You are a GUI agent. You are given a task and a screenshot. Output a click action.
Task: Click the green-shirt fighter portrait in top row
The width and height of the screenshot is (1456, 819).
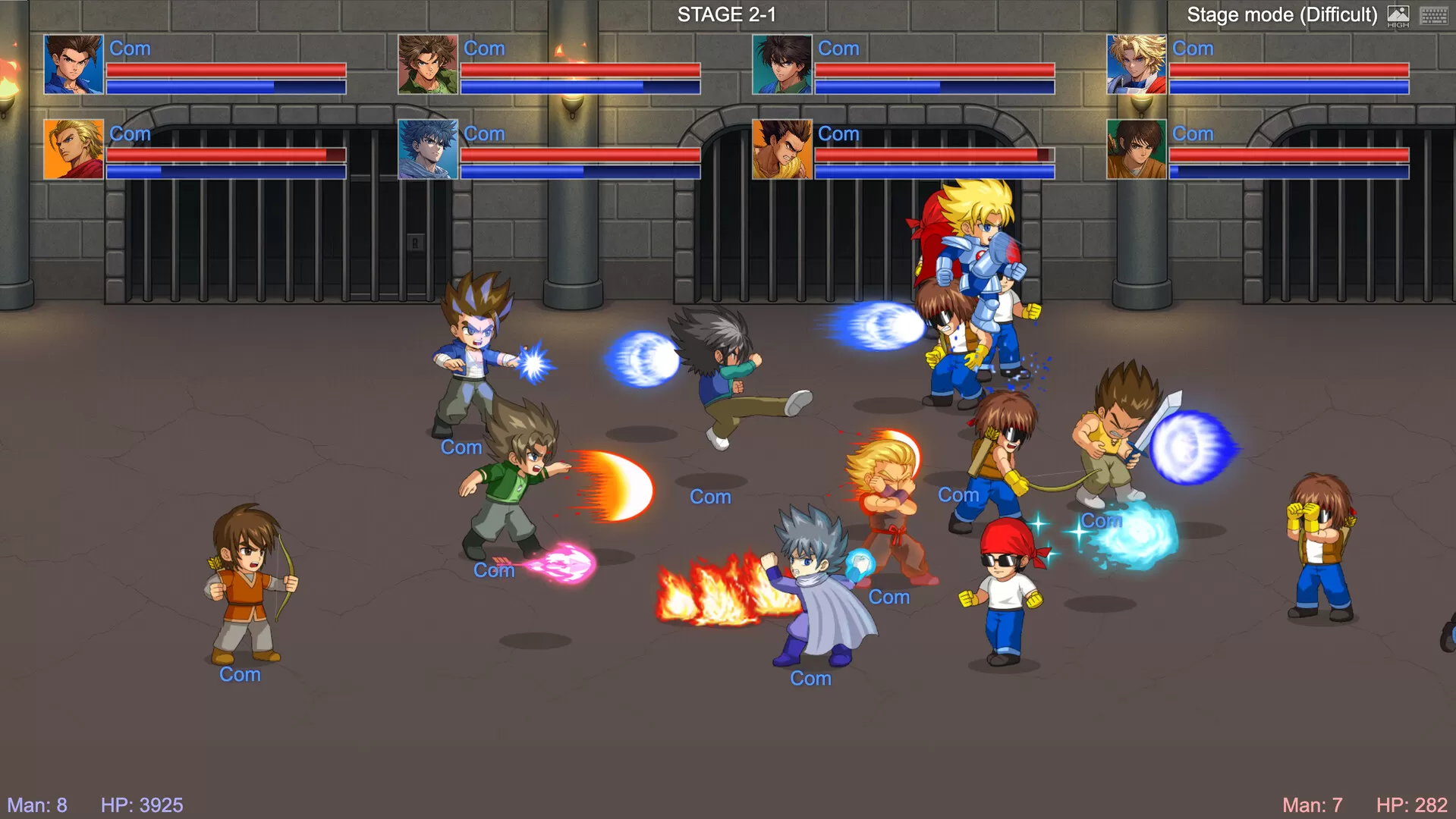click(427, 62)
